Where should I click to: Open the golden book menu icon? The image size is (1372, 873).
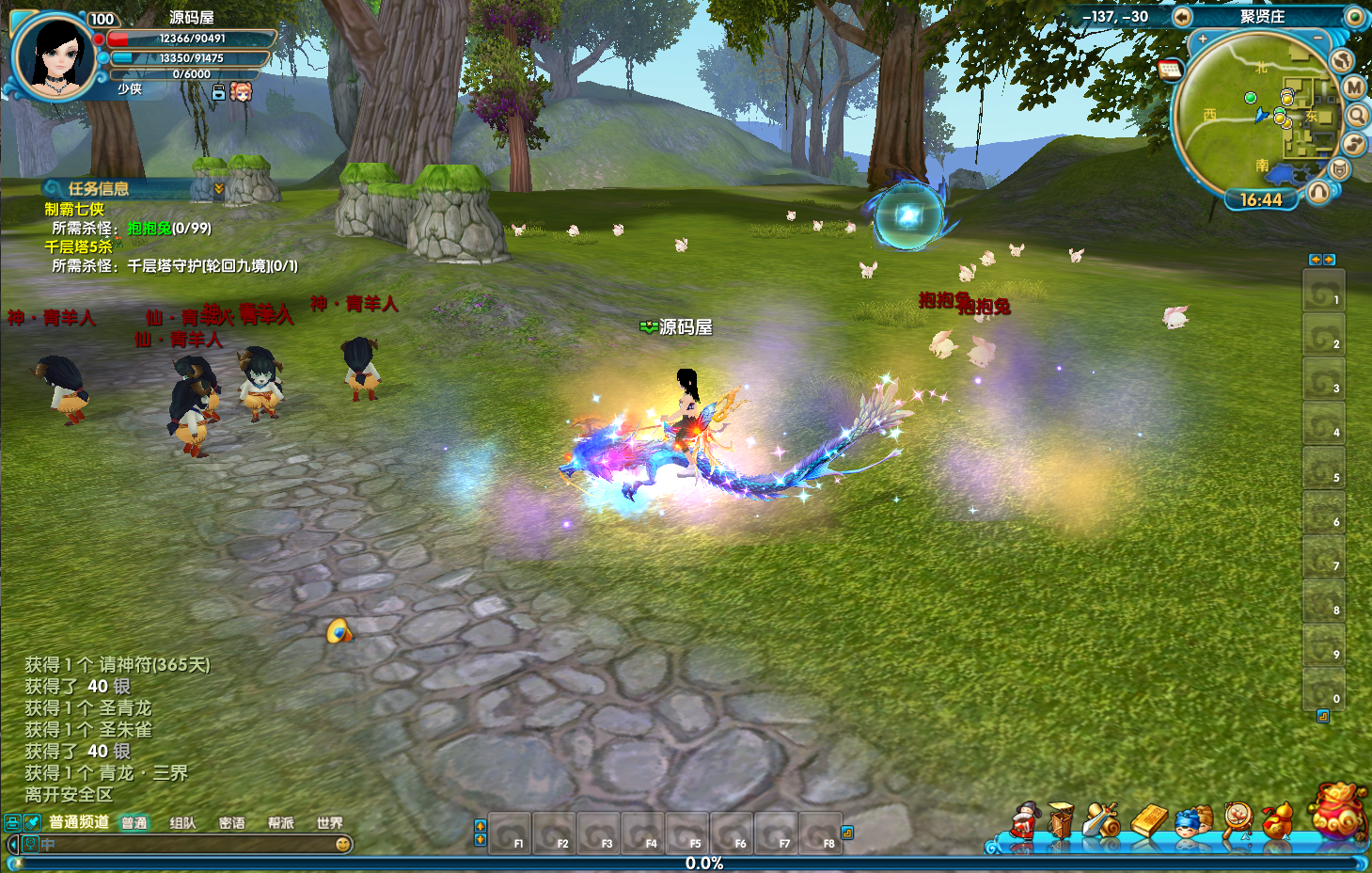pos(1148,820)
